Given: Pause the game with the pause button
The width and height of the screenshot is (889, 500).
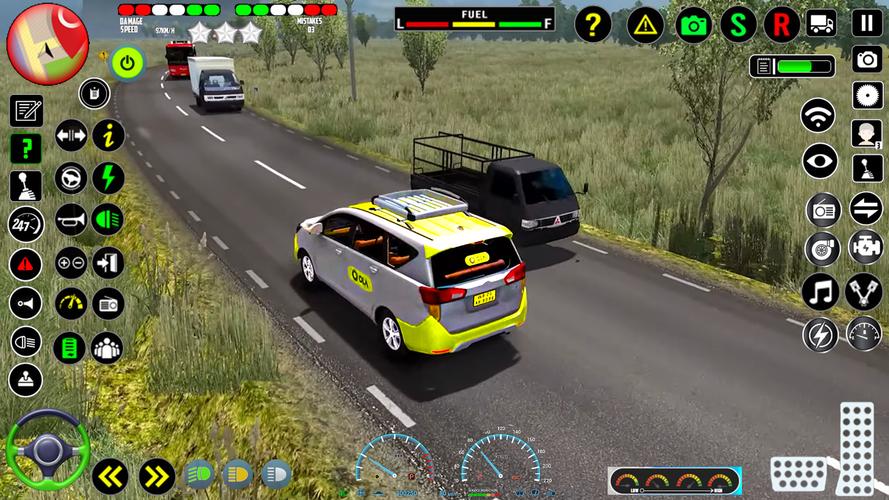Looking at the screenshot, I should coord(867,22).
